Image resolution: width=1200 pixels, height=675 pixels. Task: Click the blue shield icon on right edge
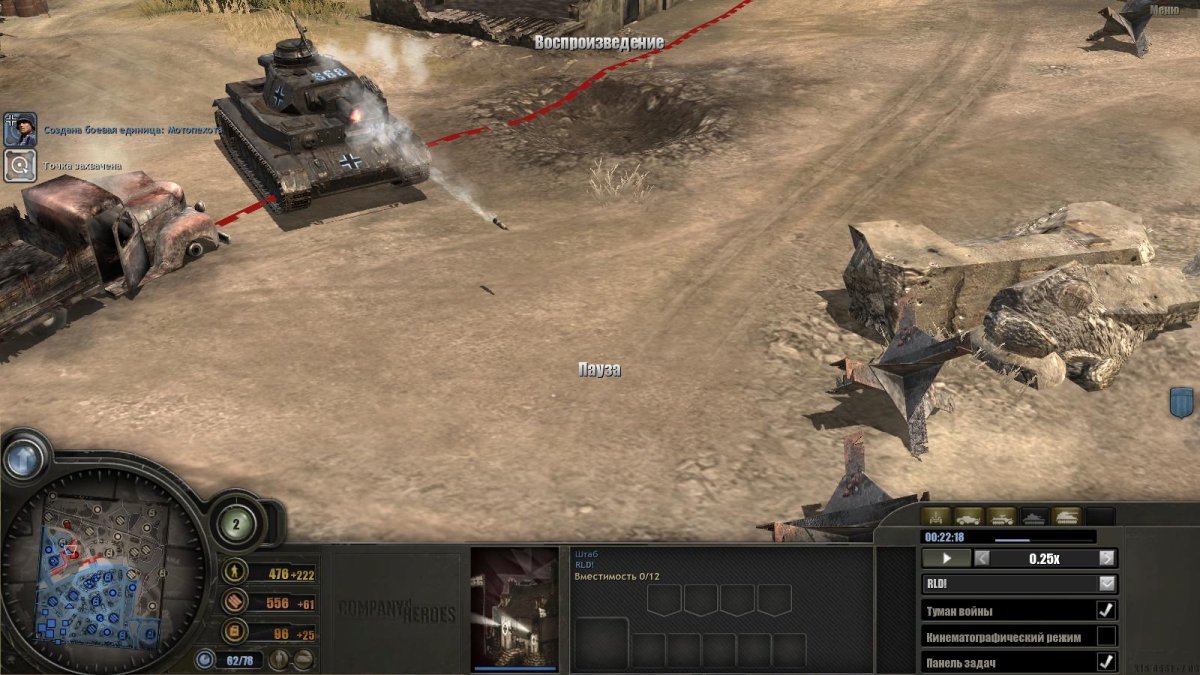coord(1182,404)
